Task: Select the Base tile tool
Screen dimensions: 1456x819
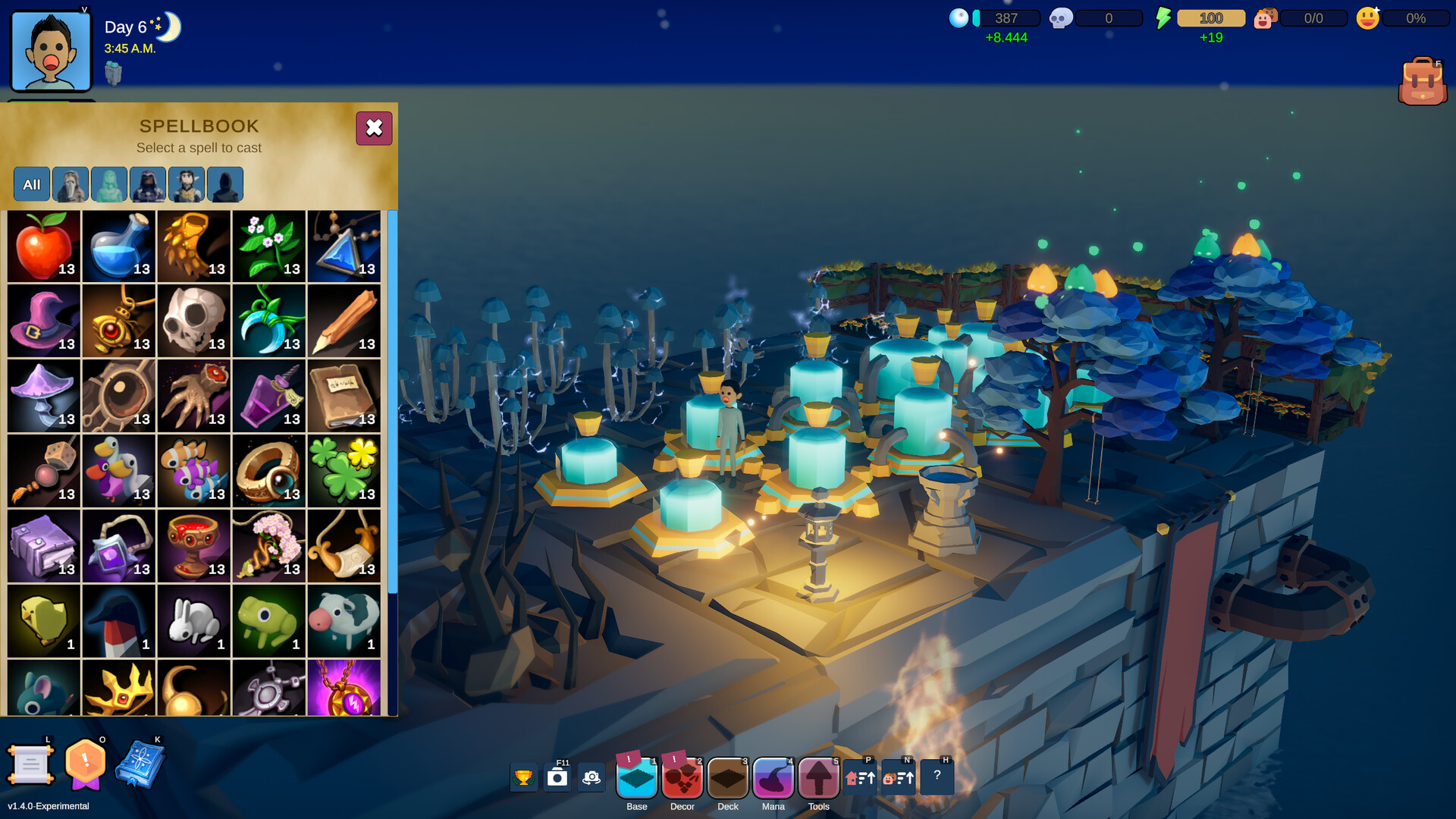Action: click(x=636, y=777)
